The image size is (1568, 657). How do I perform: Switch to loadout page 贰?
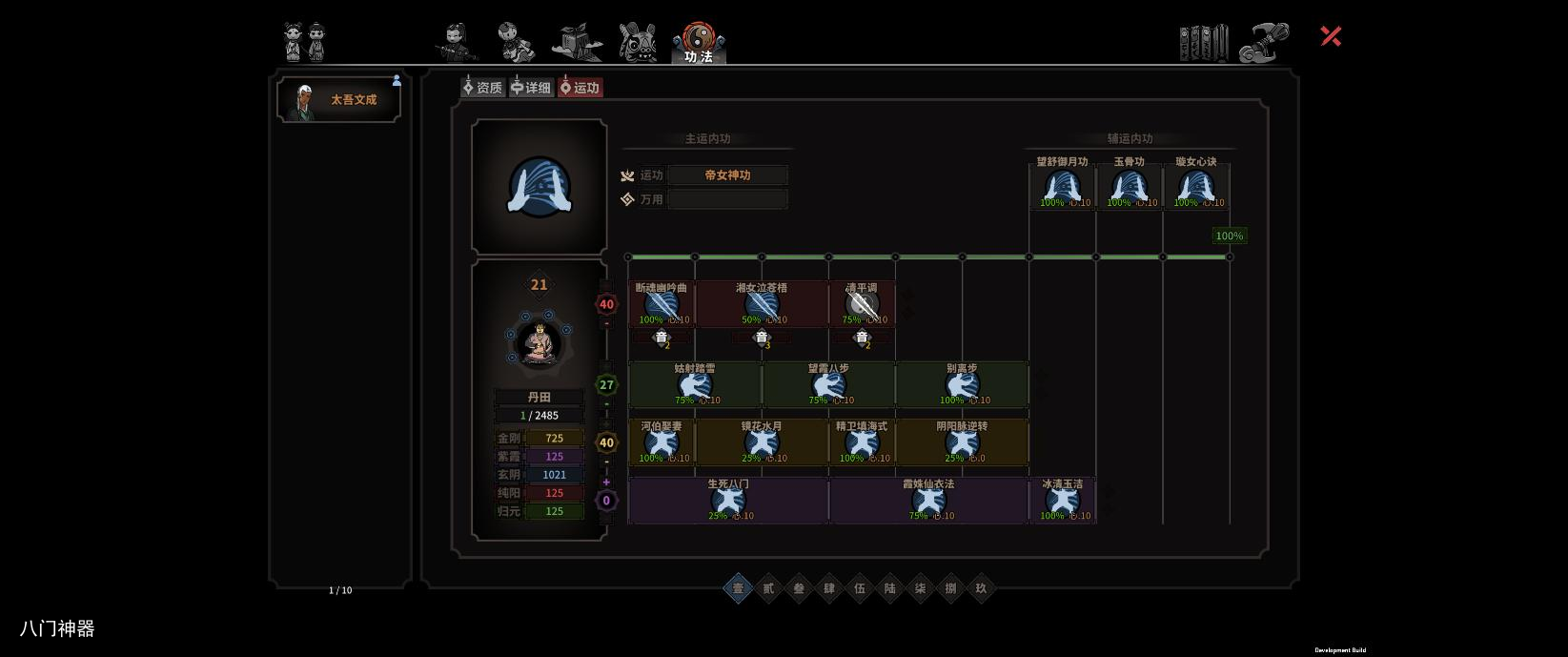(768, 588)
